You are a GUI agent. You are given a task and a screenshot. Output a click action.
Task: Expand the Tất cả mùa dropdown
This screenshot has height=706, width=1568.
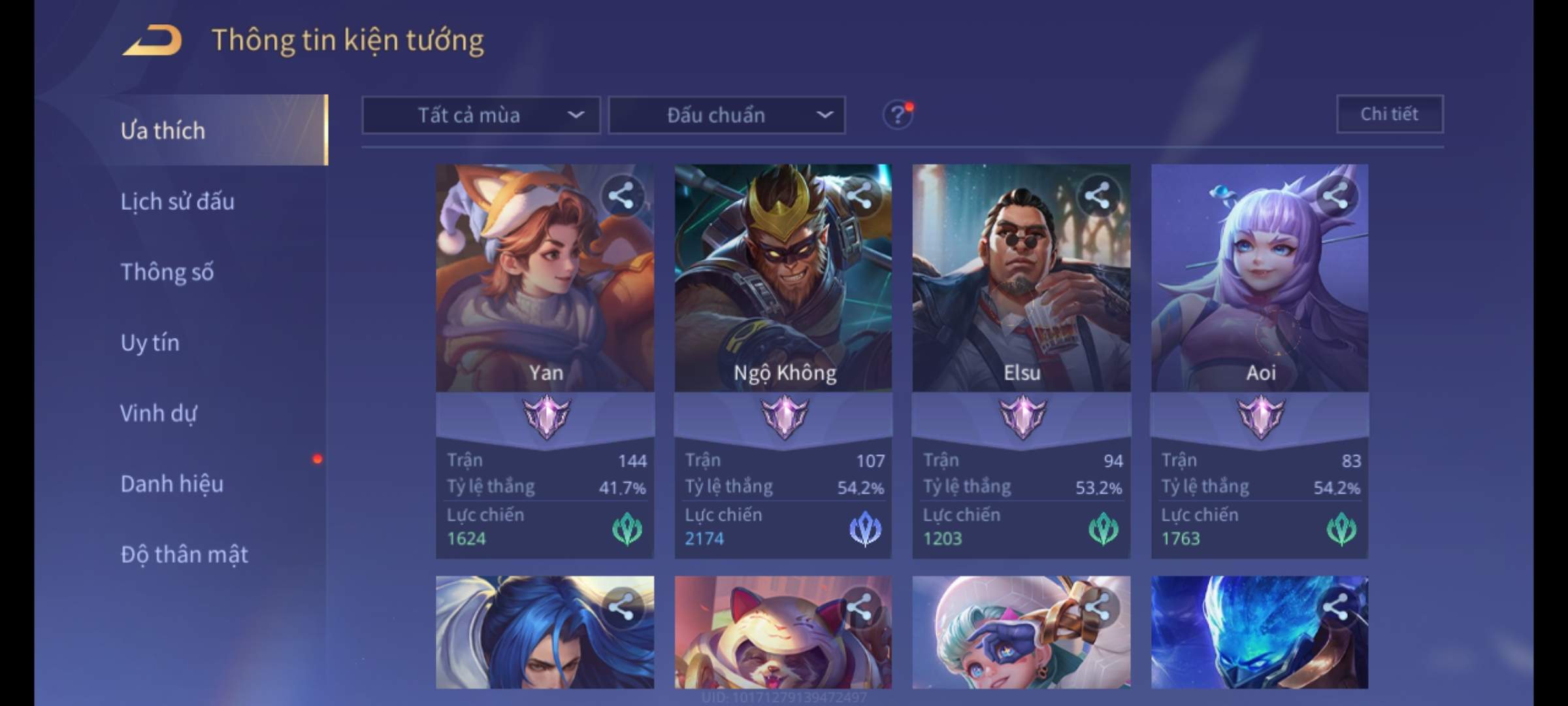point(481,115)
